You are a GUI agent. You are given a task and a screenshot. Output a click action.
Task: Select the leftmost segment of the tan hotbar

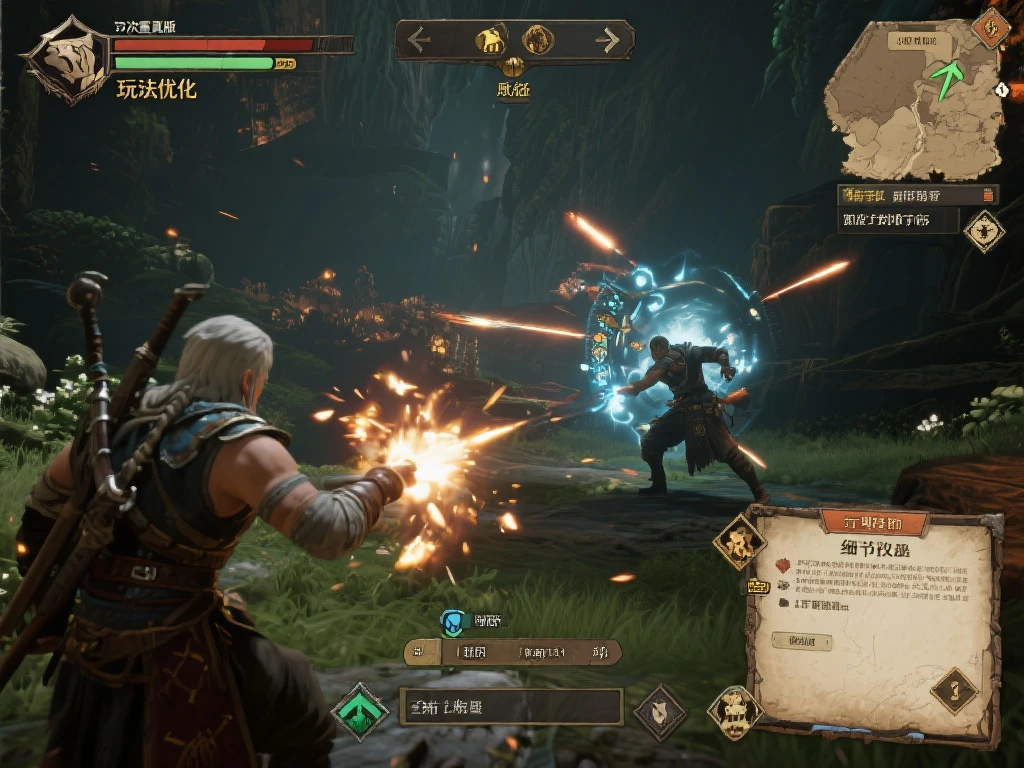[x=422, y=653]
